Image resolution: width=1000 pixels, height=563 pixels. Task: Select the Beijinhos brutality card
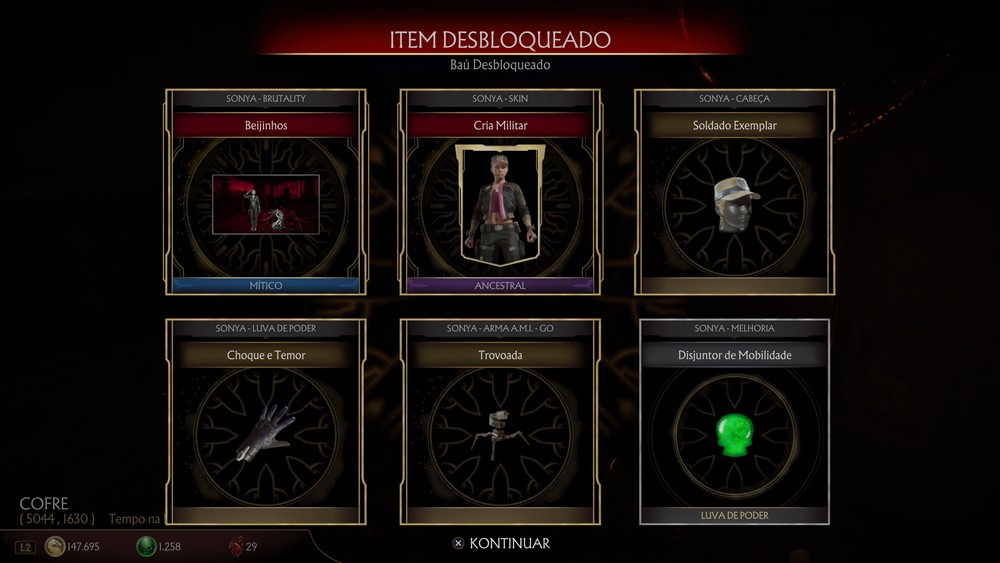click(266, 192)
